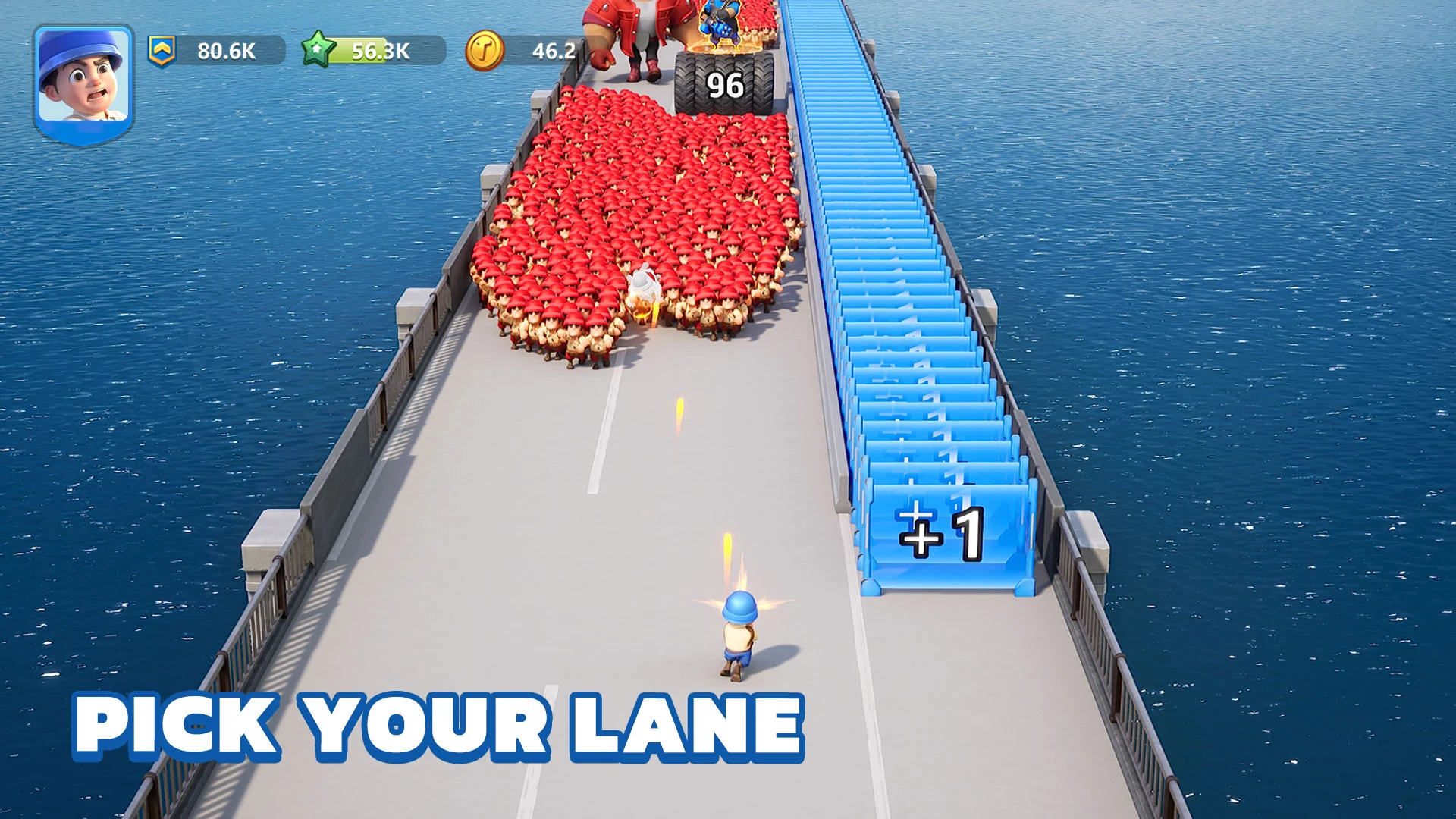Select the green star experience icon
Image resolution: width=1456 pixels, height=819 pixels.
[x=318, y=50]
